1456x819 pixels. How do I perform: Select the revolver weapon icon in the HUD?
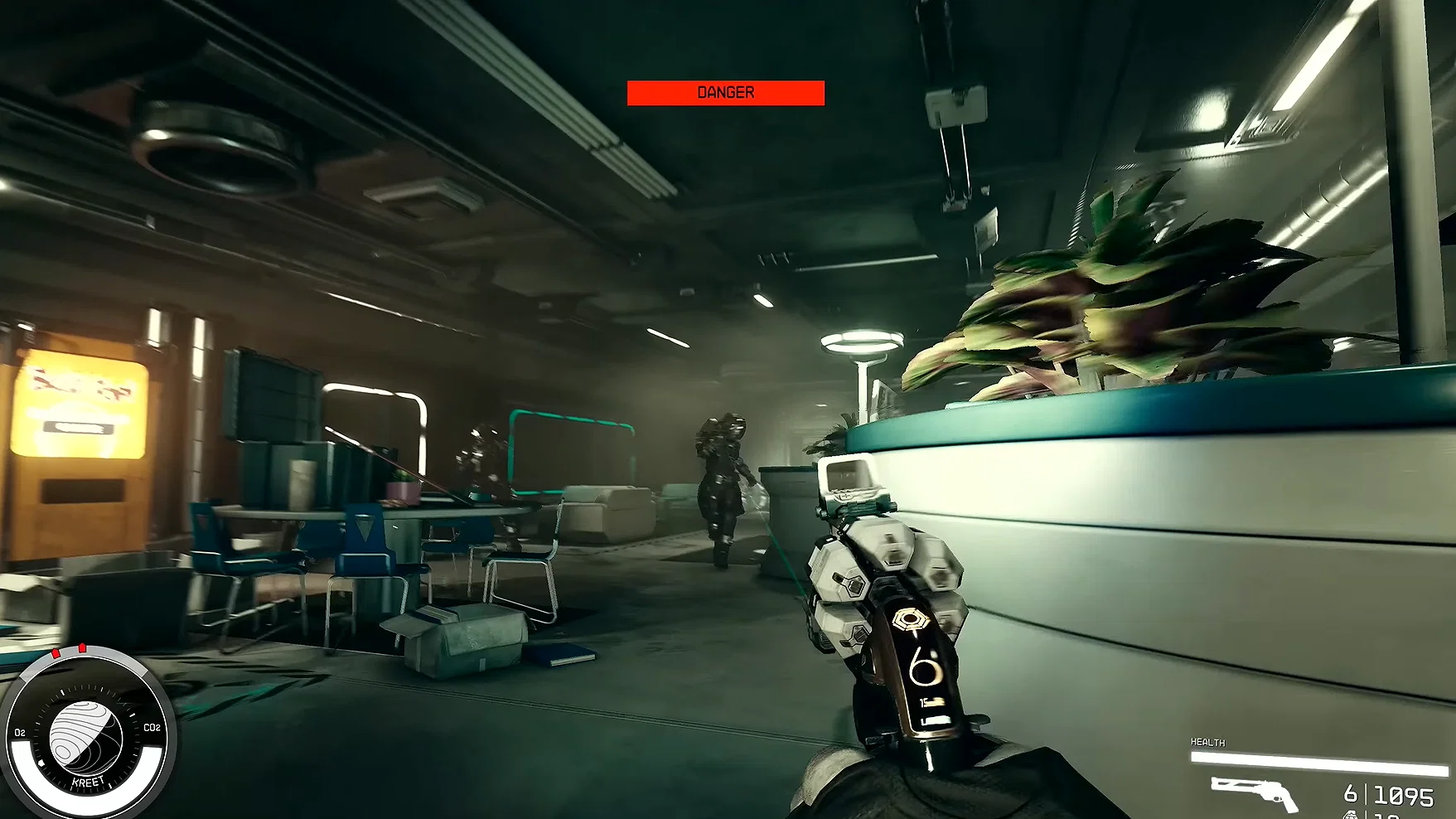(1253, 792)
